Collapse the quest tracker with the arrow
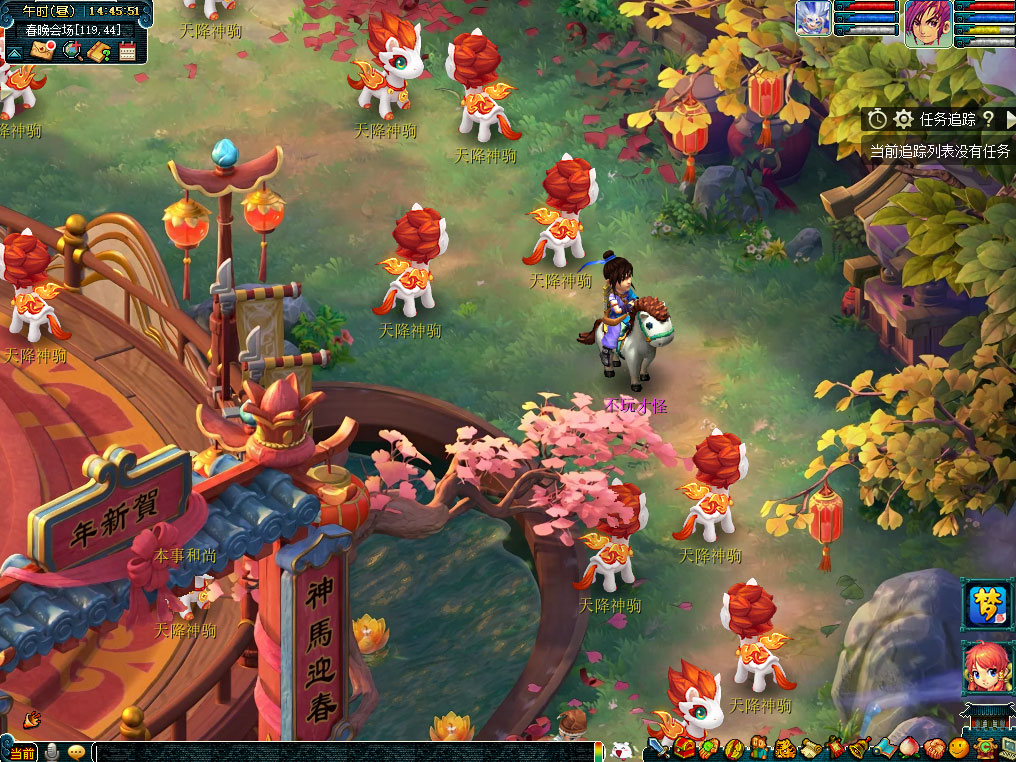Viewport: 1016px width, 762px height. click(x=1008, y=119)
